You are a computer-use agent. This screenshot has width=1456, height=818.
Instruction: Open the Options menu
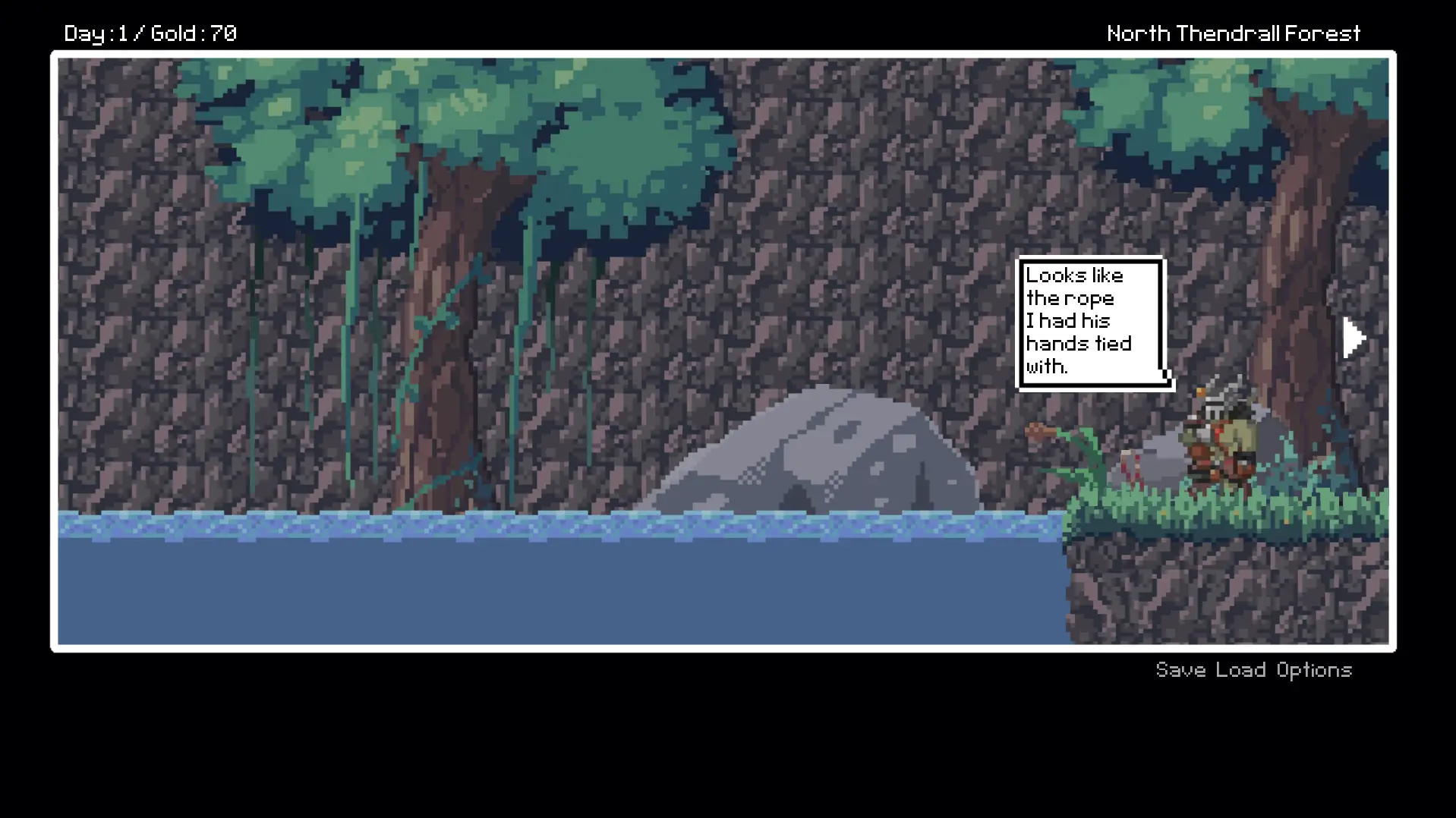(1314, 670)
